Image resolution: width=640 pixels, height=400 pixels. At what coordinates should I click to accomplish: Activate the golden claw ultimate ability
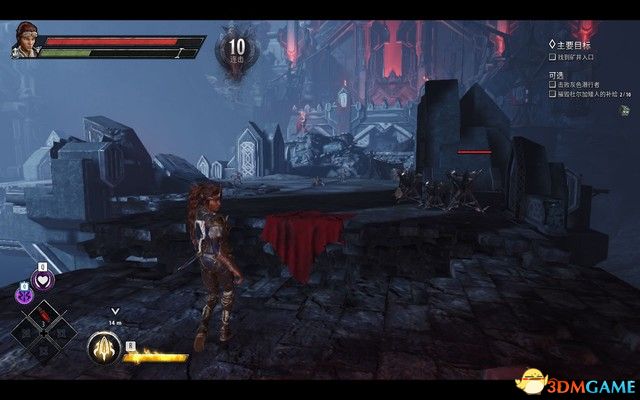[x=103, y=347]
